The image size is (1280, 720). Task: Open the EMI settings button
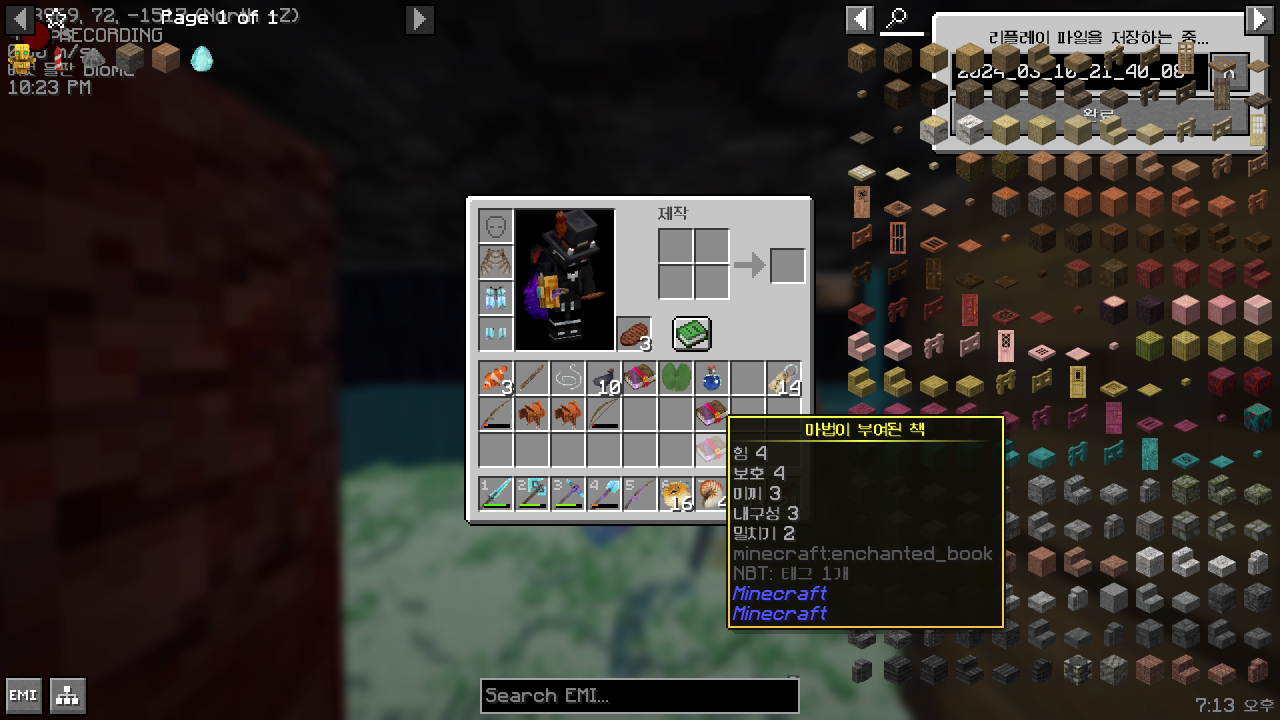pyautogui.click(x=24, y=696)
